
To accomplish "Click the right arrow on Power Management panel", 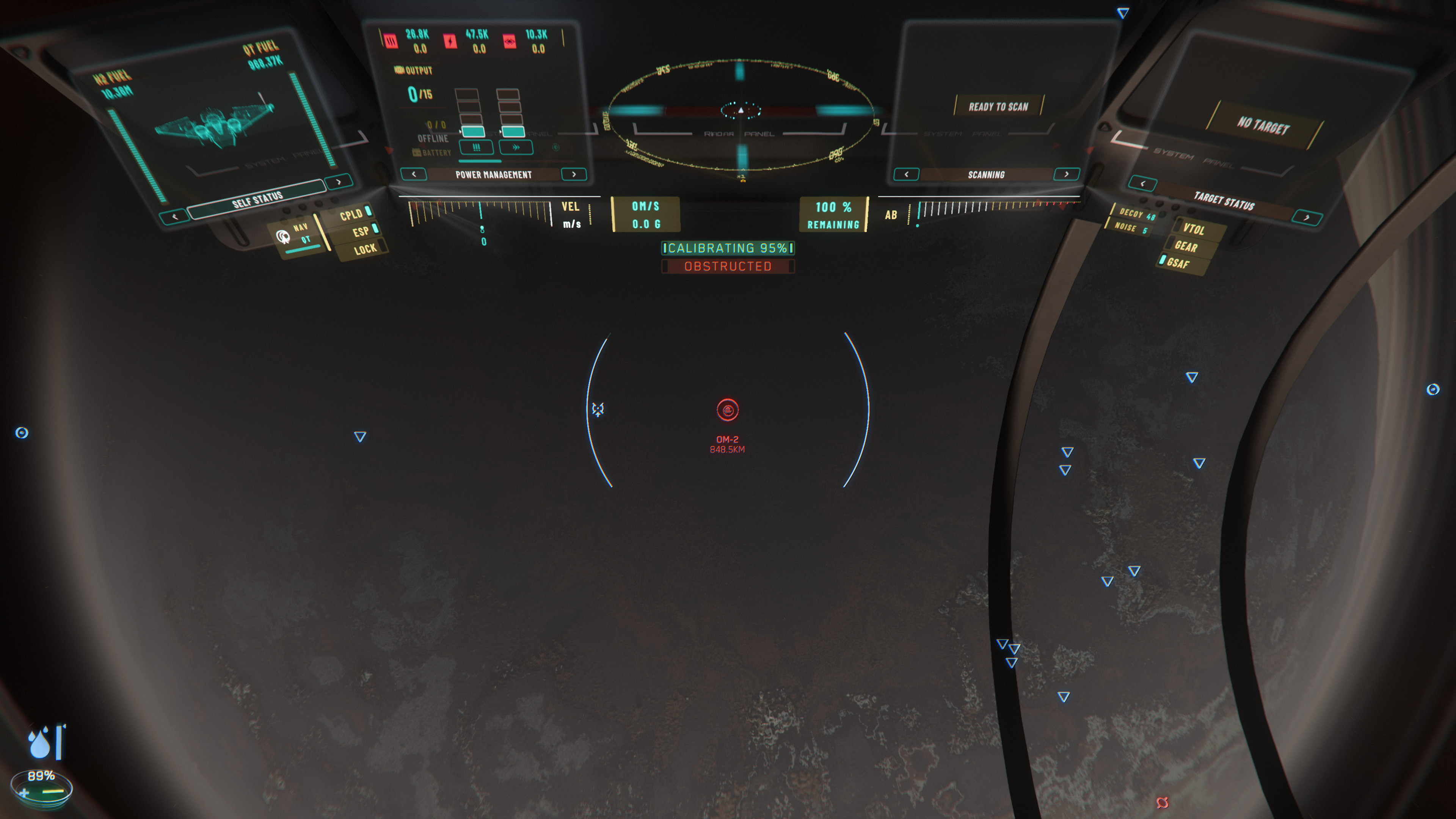I will [x=574, y=174].
